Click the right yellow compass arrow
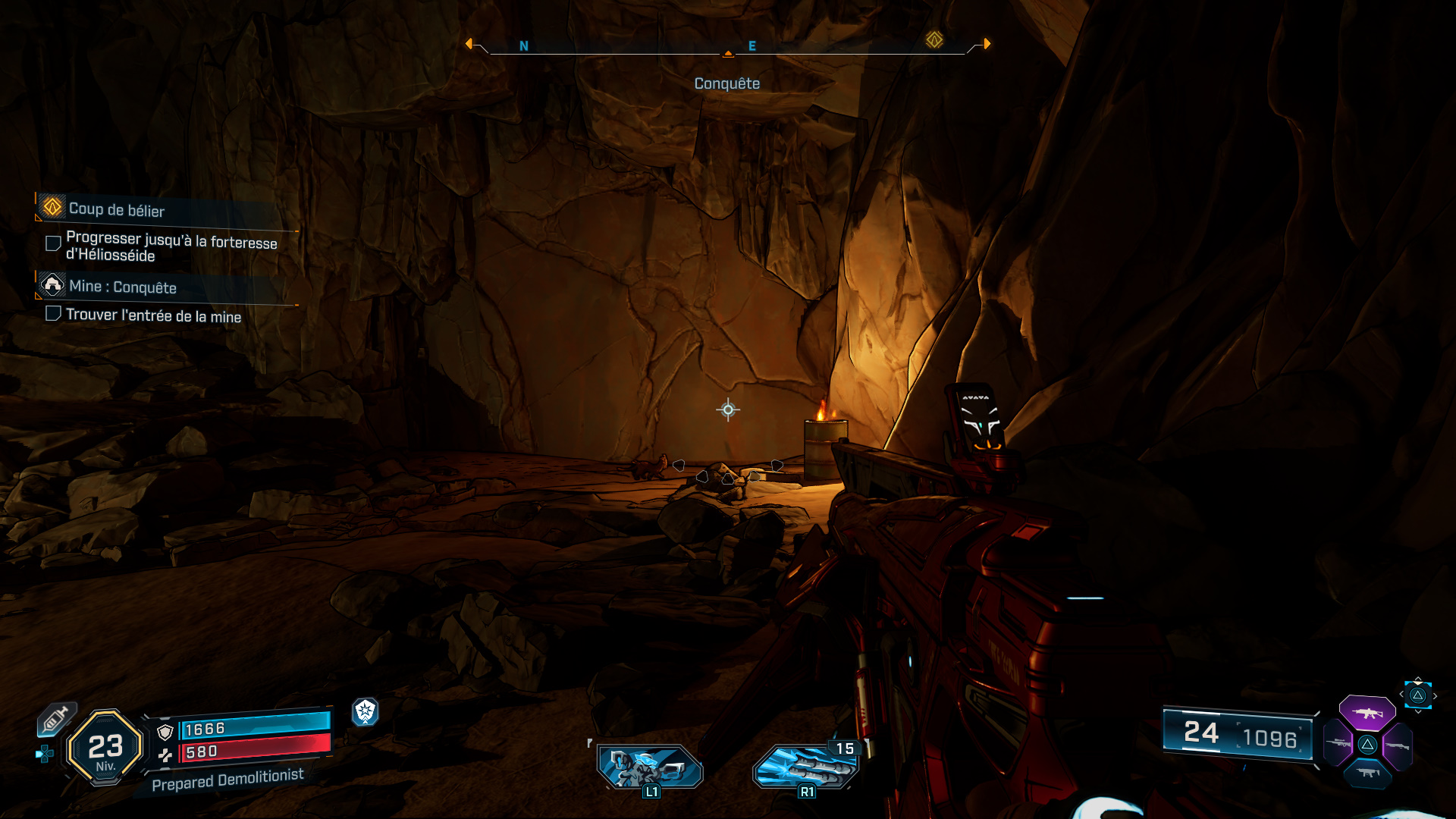The image size is (1456, 819). pyautogui.click(x=986, y=44)
